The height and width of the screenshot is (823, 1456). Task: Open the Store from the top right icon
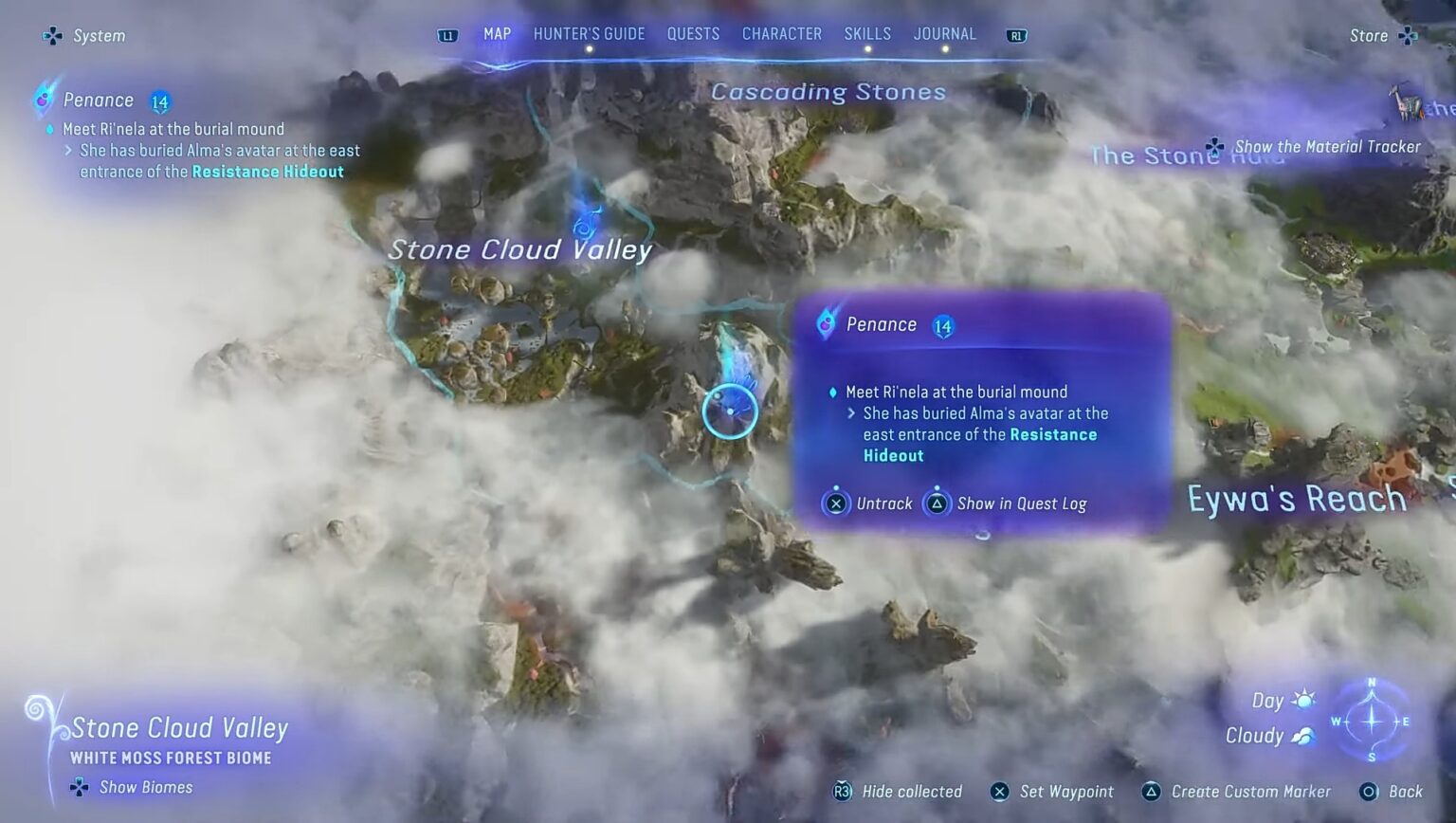coord(1409,35)
